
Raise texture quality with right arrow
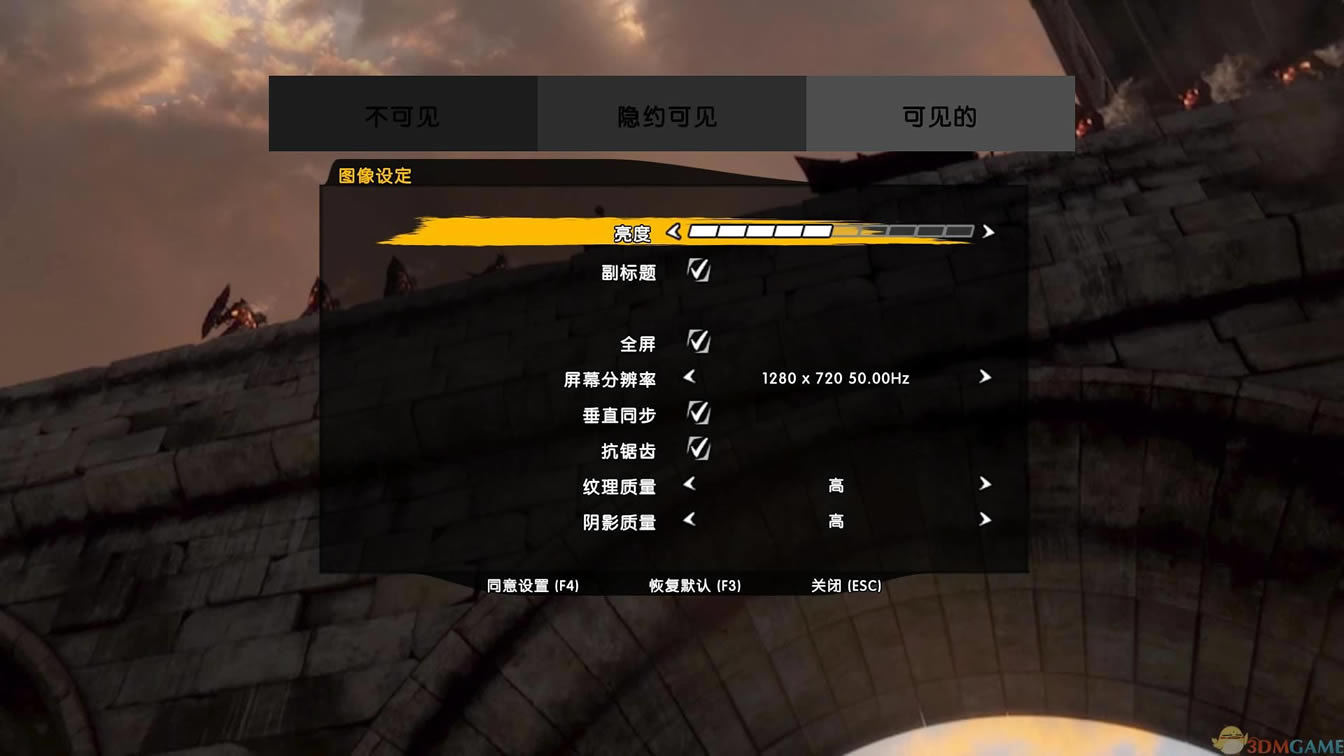coord(985,485)
